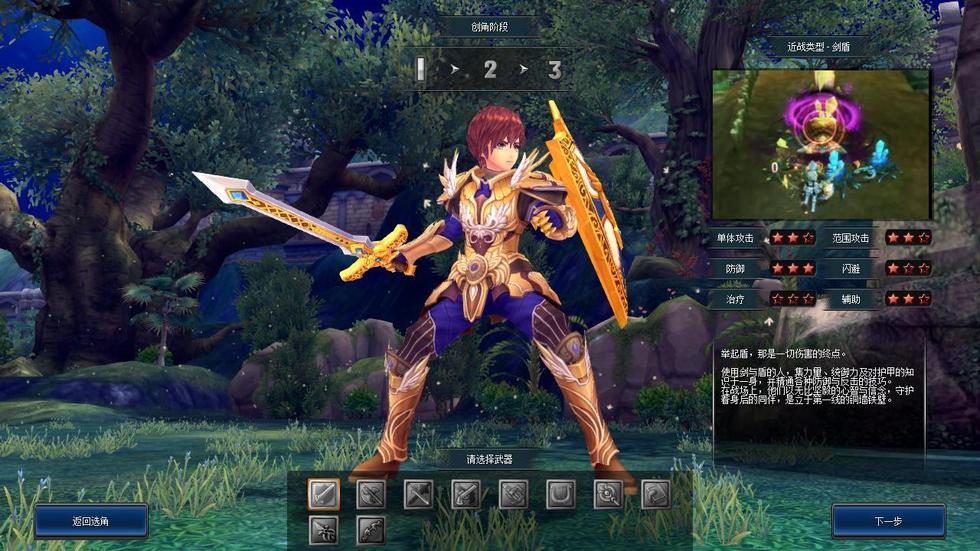Open the sword-shield combat preview thumbnail
This screenshot has width=980, height=551.
pos(821,143)
